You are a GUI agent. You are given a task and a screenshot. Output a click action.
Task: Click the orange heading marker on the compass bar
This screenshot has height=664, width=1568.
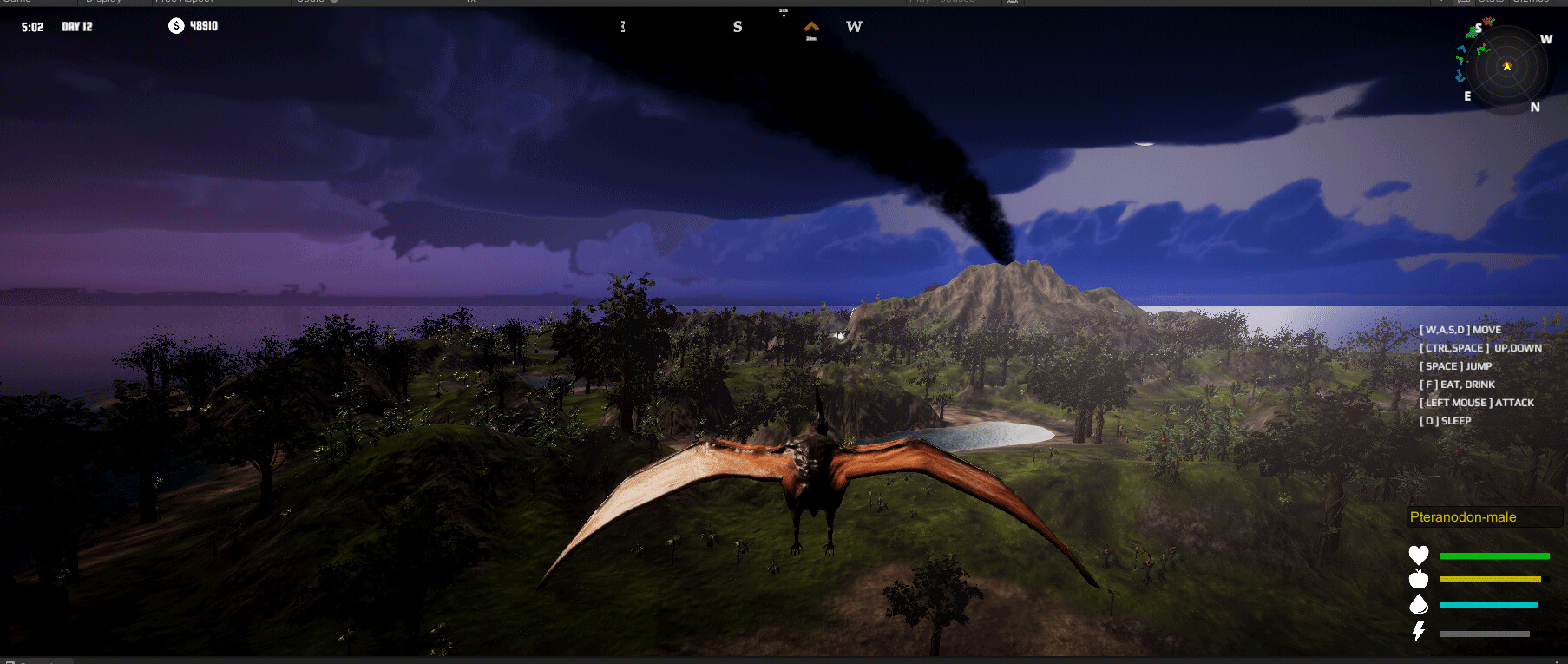812,28
